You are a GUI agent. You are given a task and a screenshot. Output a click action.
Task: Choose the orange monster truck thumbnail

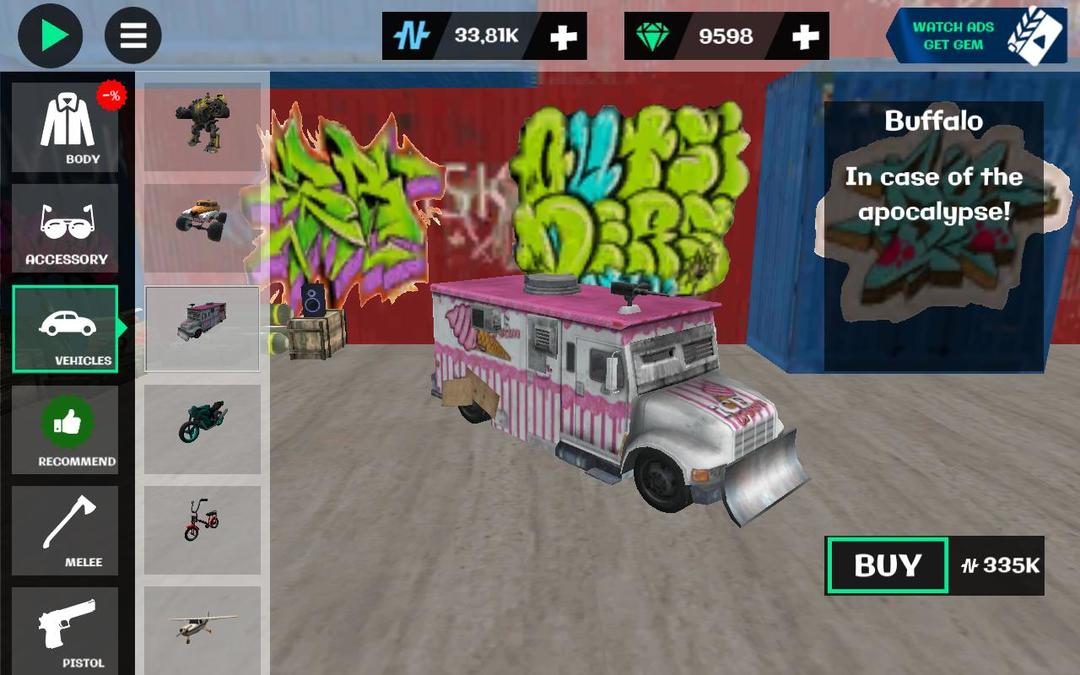203,218
